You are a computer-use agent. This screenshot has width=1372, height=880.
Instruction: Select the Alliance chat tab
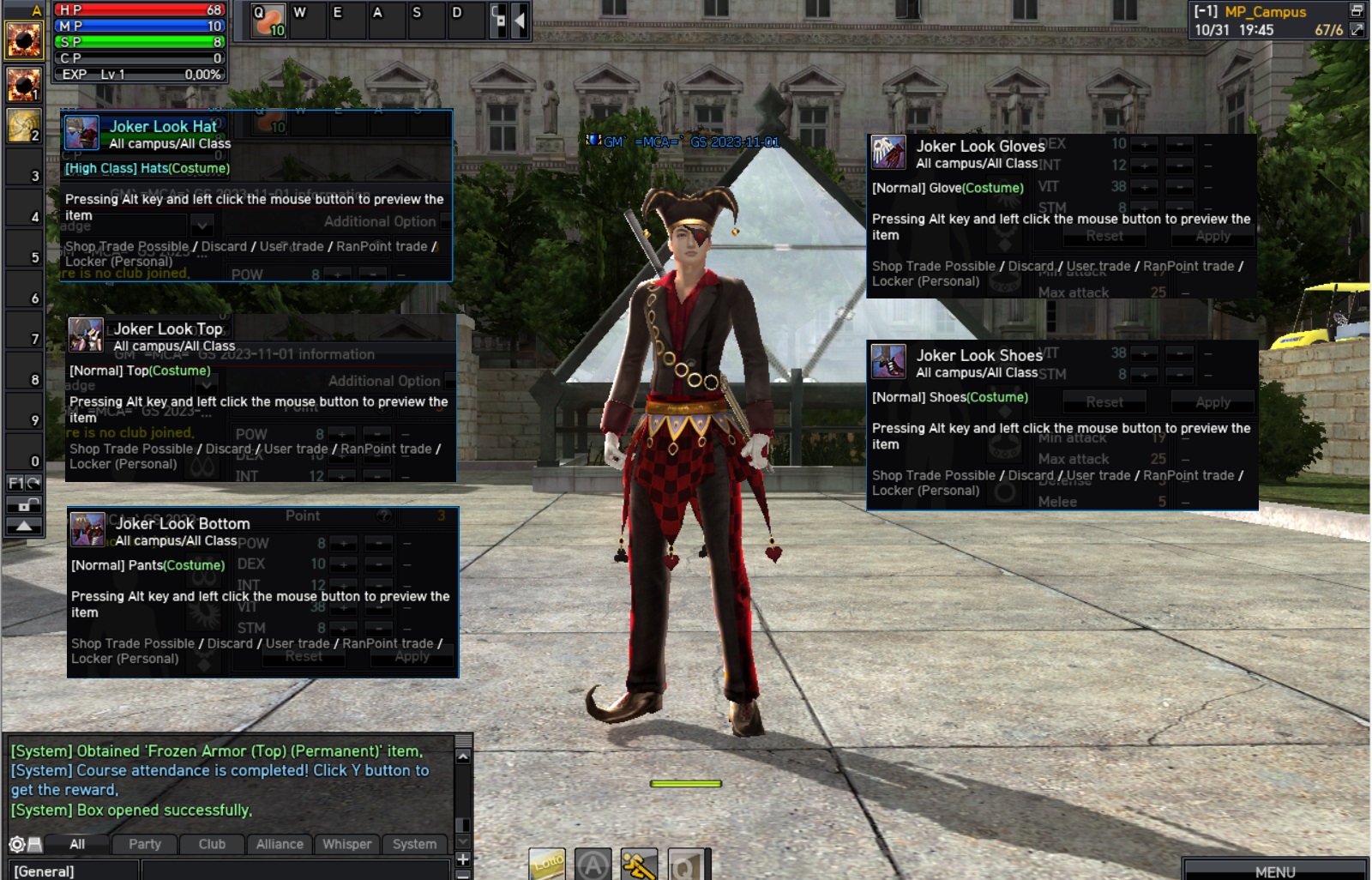(280, 844)
